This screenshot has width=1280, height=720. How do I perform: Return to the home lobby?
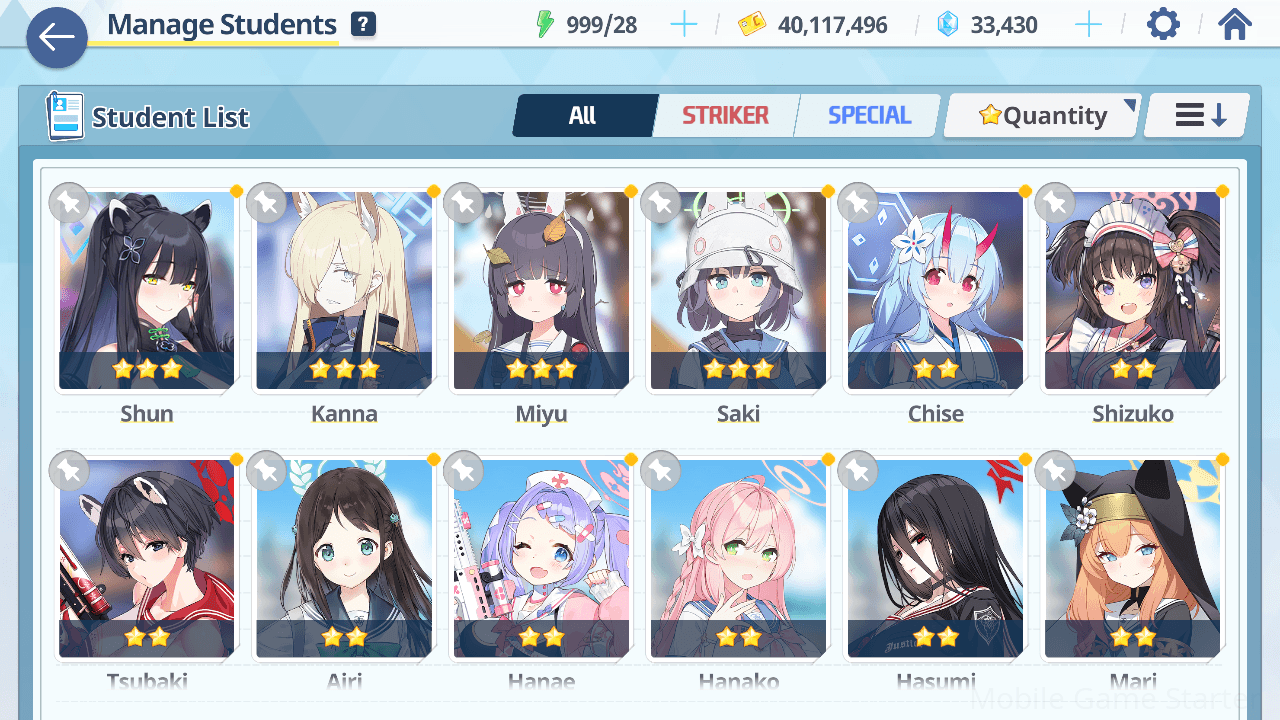1235,24
